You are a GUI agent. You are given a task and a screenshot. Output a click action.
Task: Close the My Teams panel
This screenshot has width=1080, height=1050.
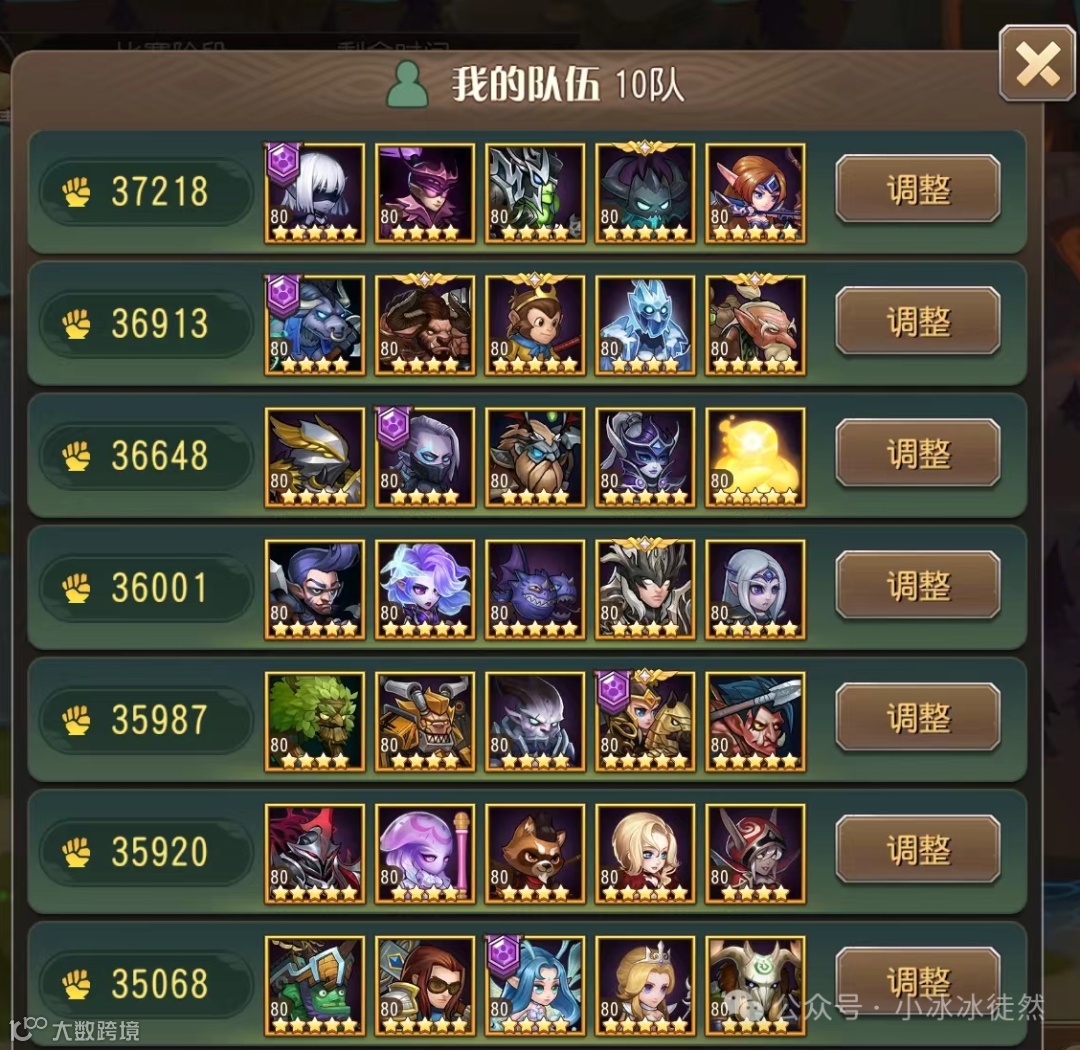[x=1037, y=65]
